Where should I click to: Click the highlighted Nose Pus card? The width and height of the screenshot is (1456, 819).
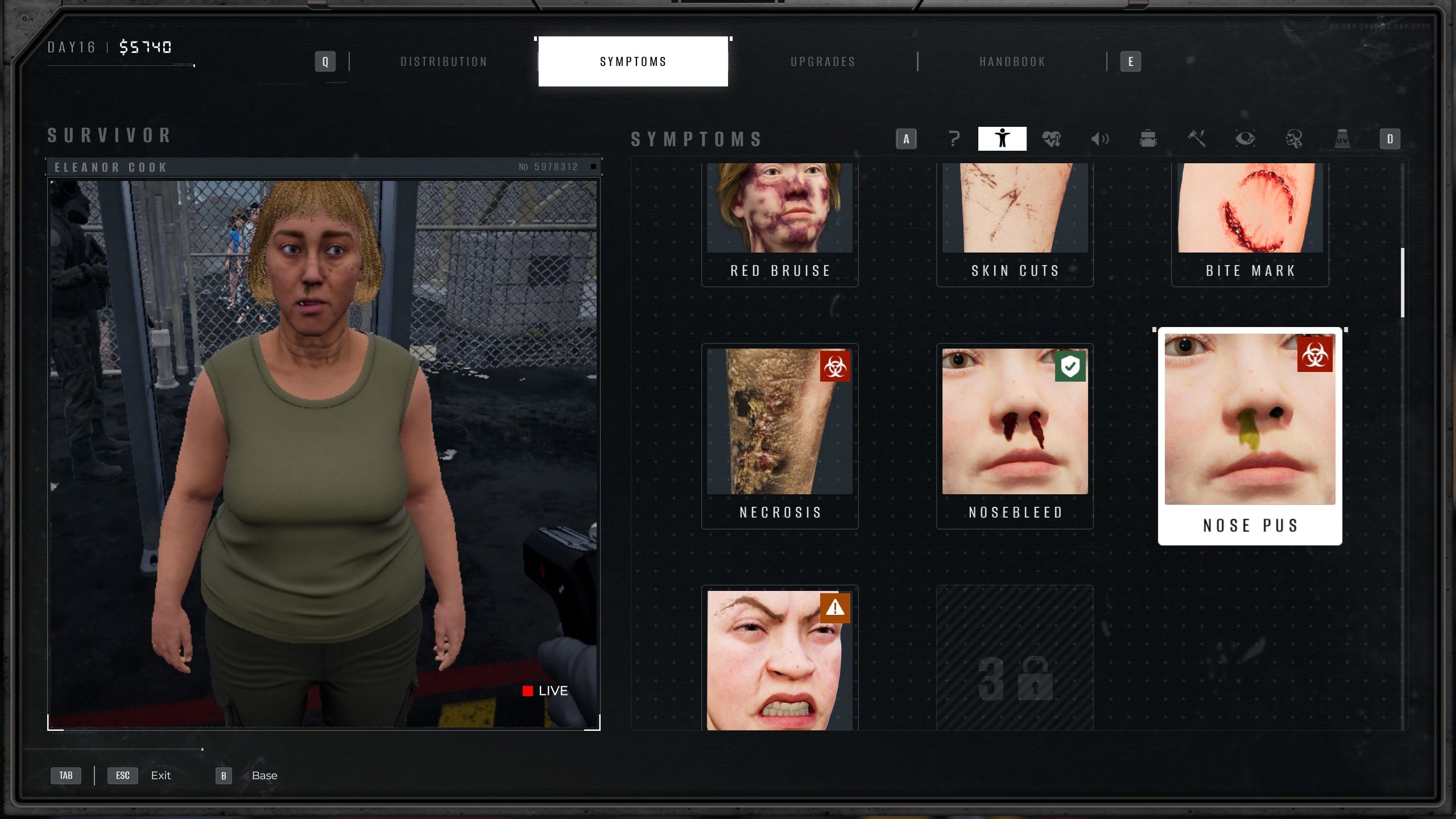tap(1250, 435)
